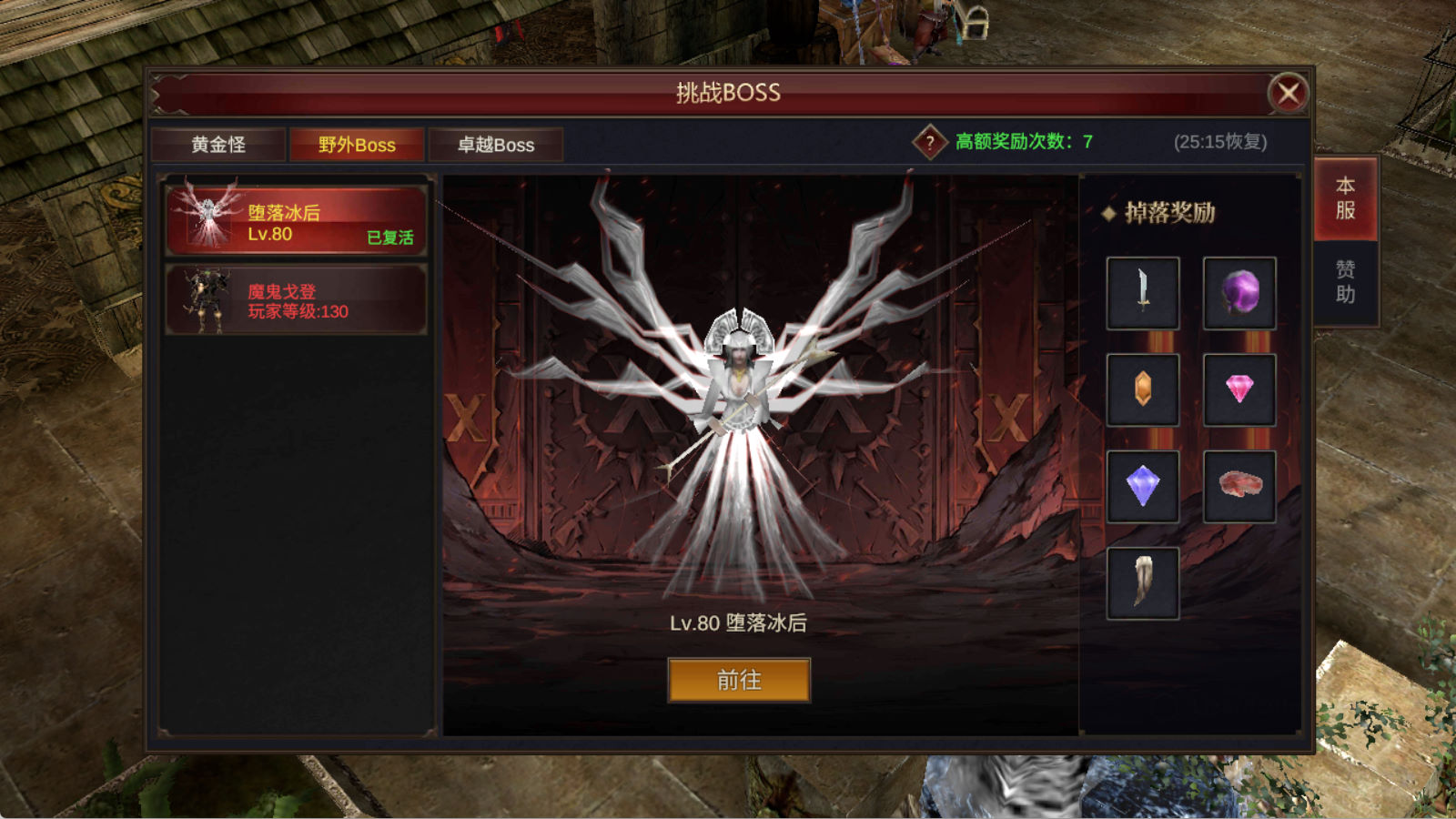Show help for 高额奖励次数 question mark

click(930, 142)
